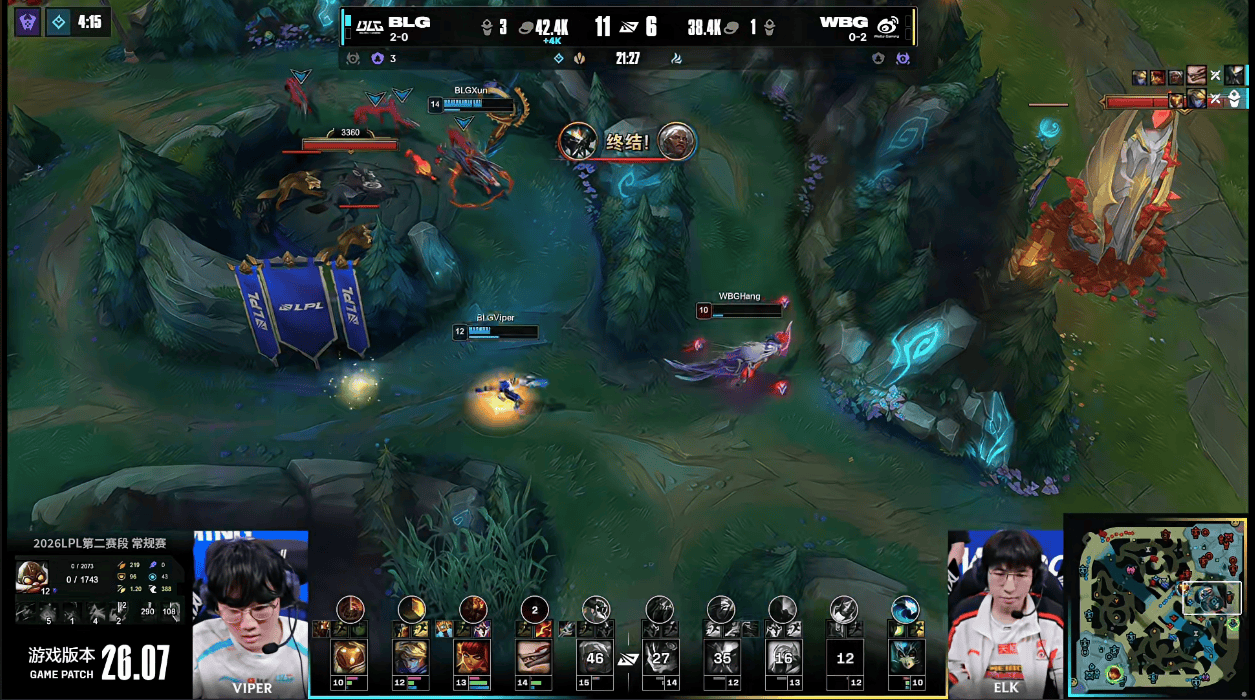Image resolution: width=1255 pixels, height=700 pixels.
Task: Select the Lee Sin champion portrait
Action: (x=535, y=658)
